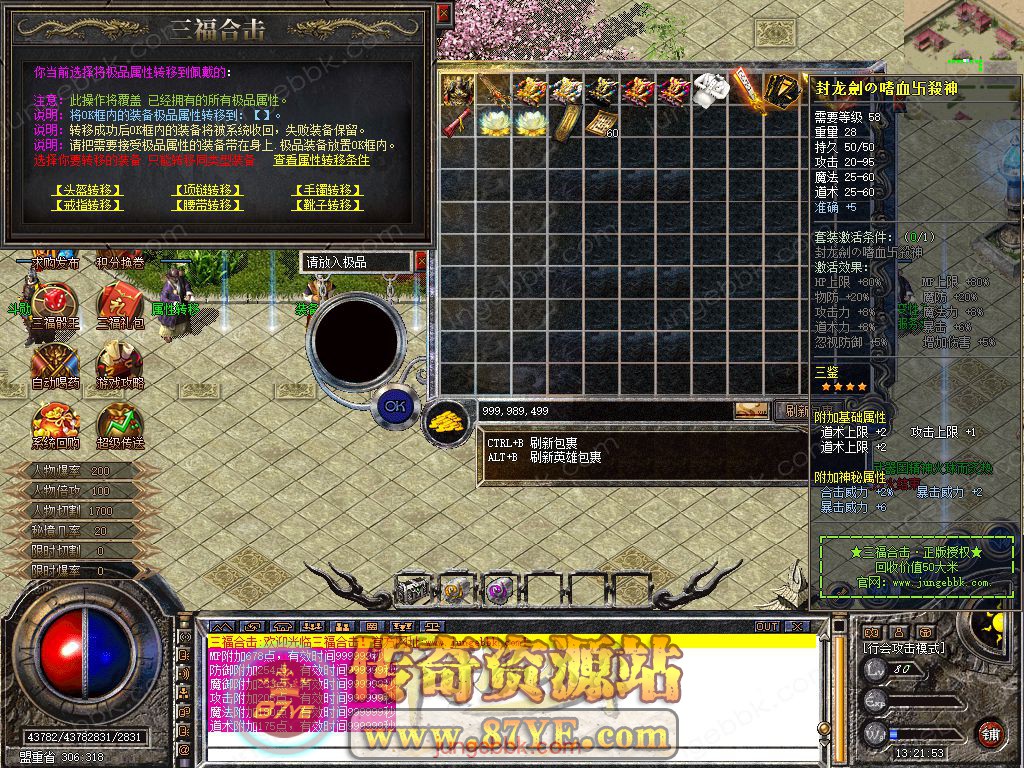Close the 请放入极品 item box
The width and height of the screenshot is (1024, 768).
click(x=421, y=262)
